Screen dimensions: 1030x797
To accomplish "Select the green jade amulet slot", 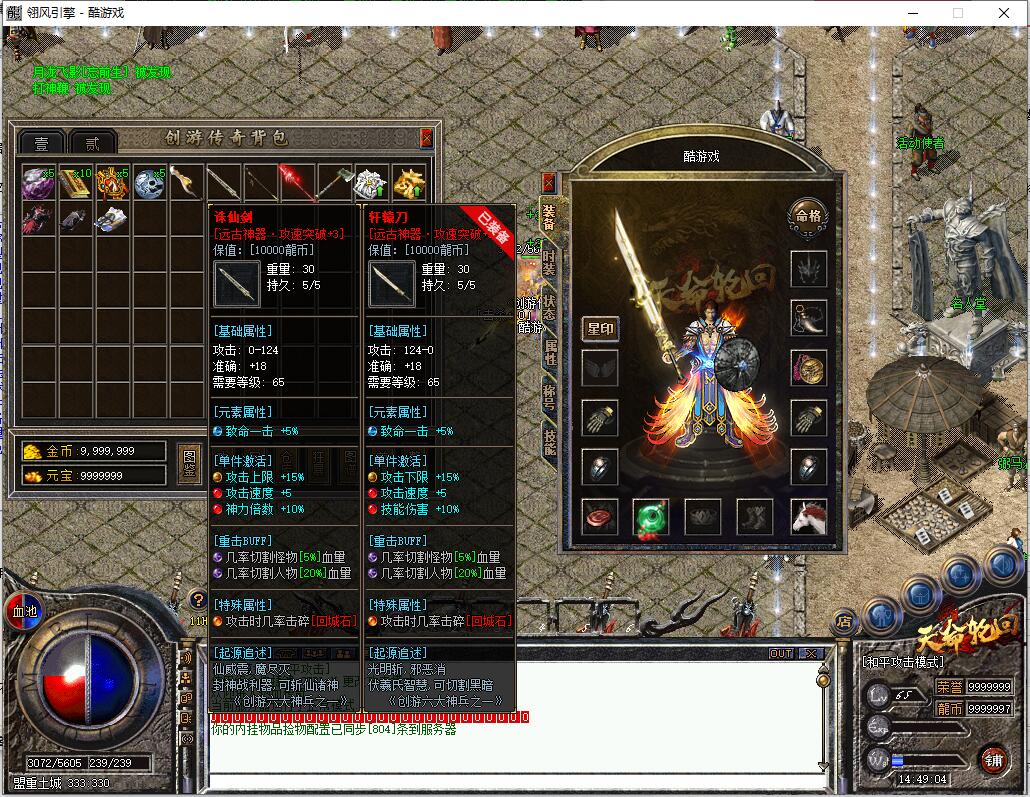I will click(650, 517).
